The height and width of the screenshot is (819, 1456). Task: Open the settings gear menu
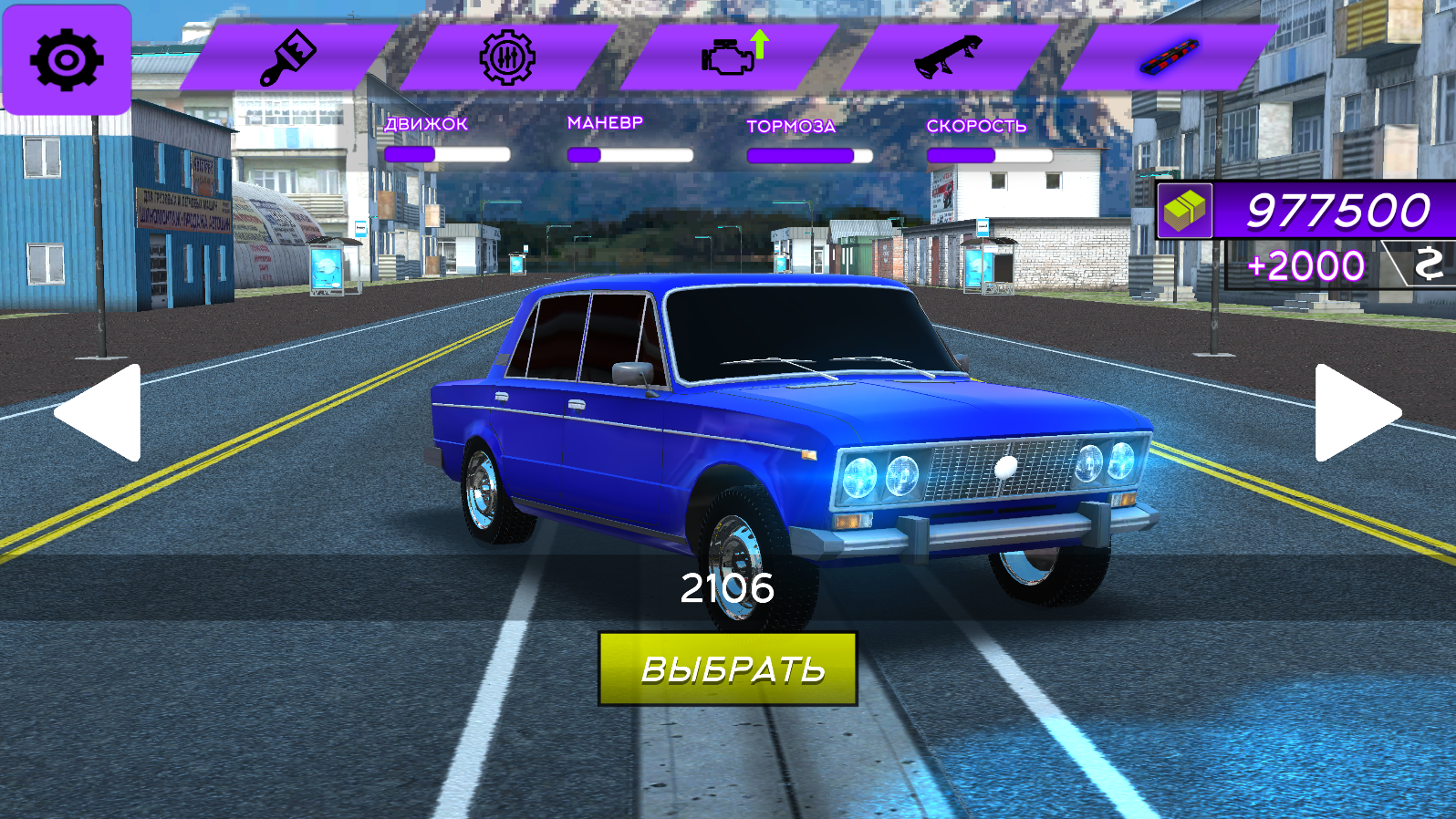[x=65, y=60]
